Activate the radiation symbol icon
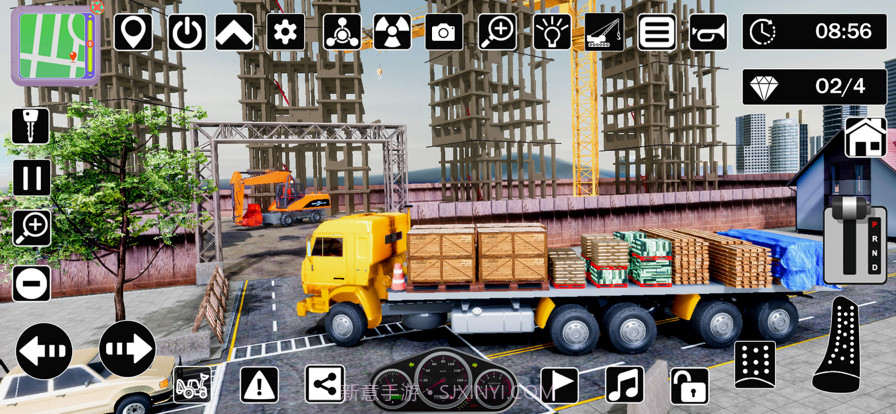 pyautogui.click(x=392, y=32)
